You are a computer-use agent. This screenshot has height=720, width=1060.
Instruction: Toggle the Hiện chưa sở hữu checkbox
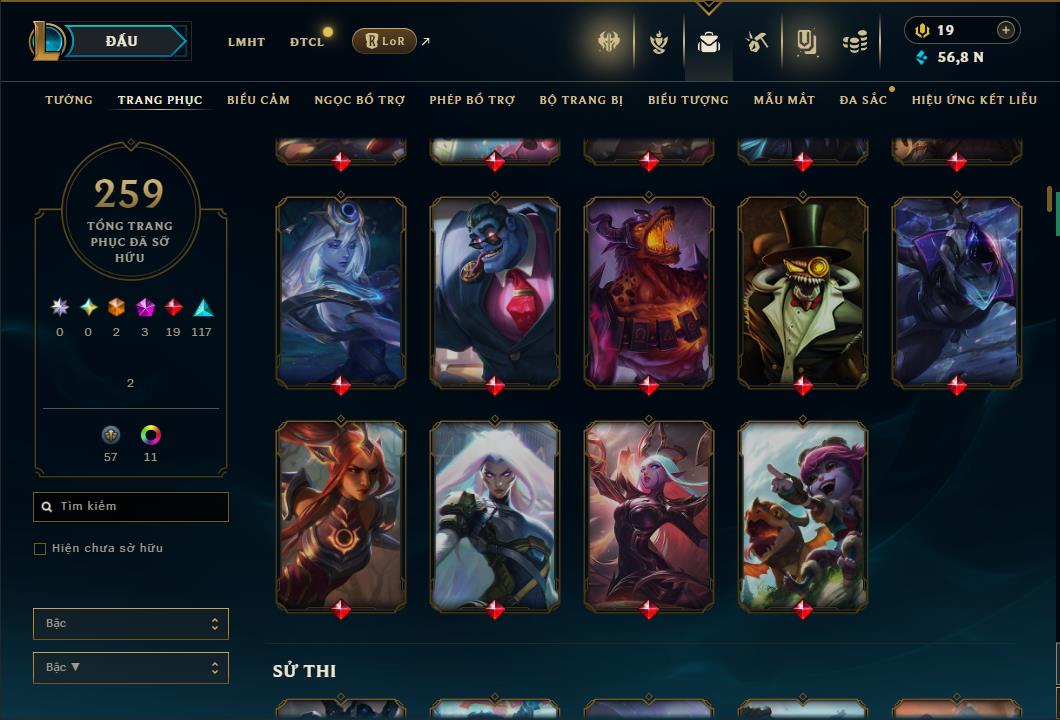click(40, 549)
